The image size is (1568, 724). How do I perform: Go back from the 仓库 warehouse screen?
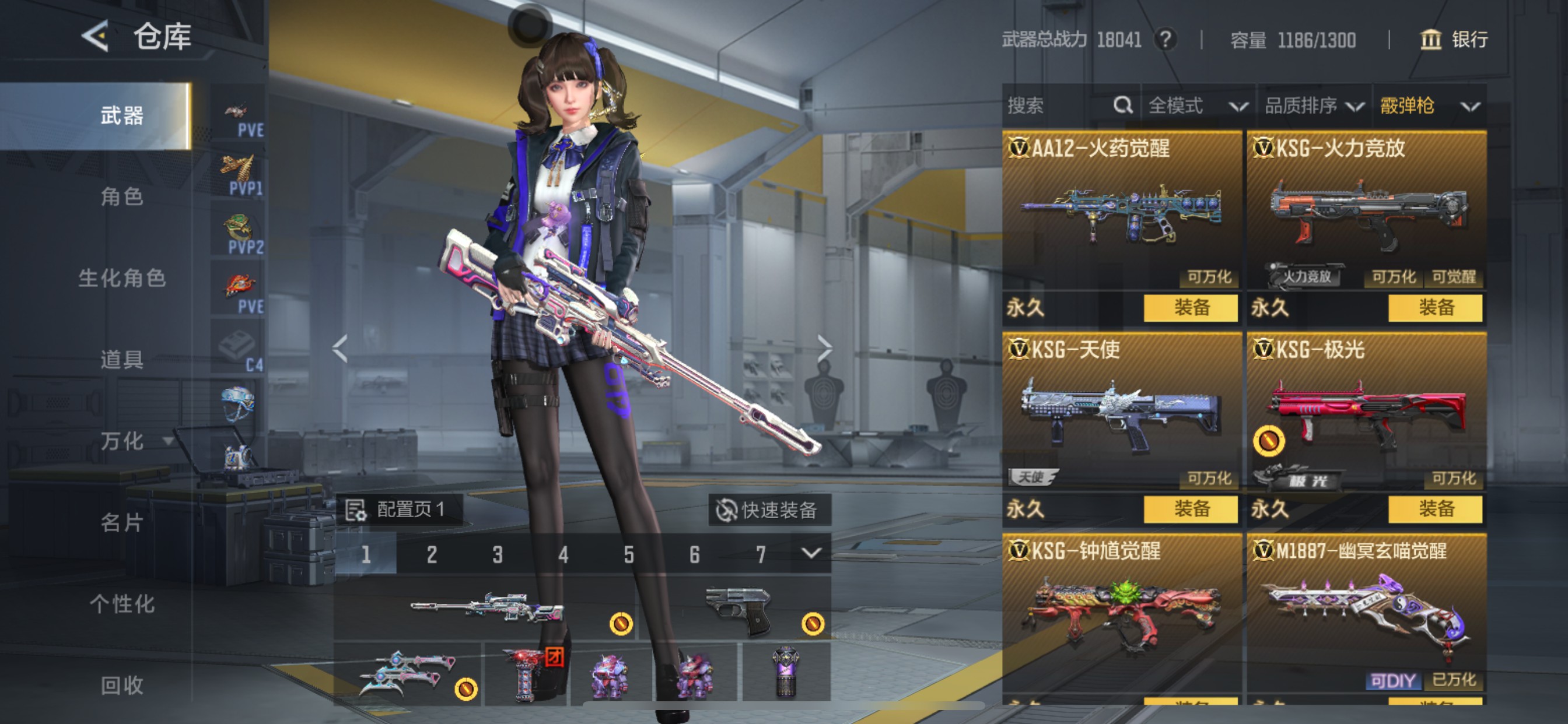click(96, 37)
